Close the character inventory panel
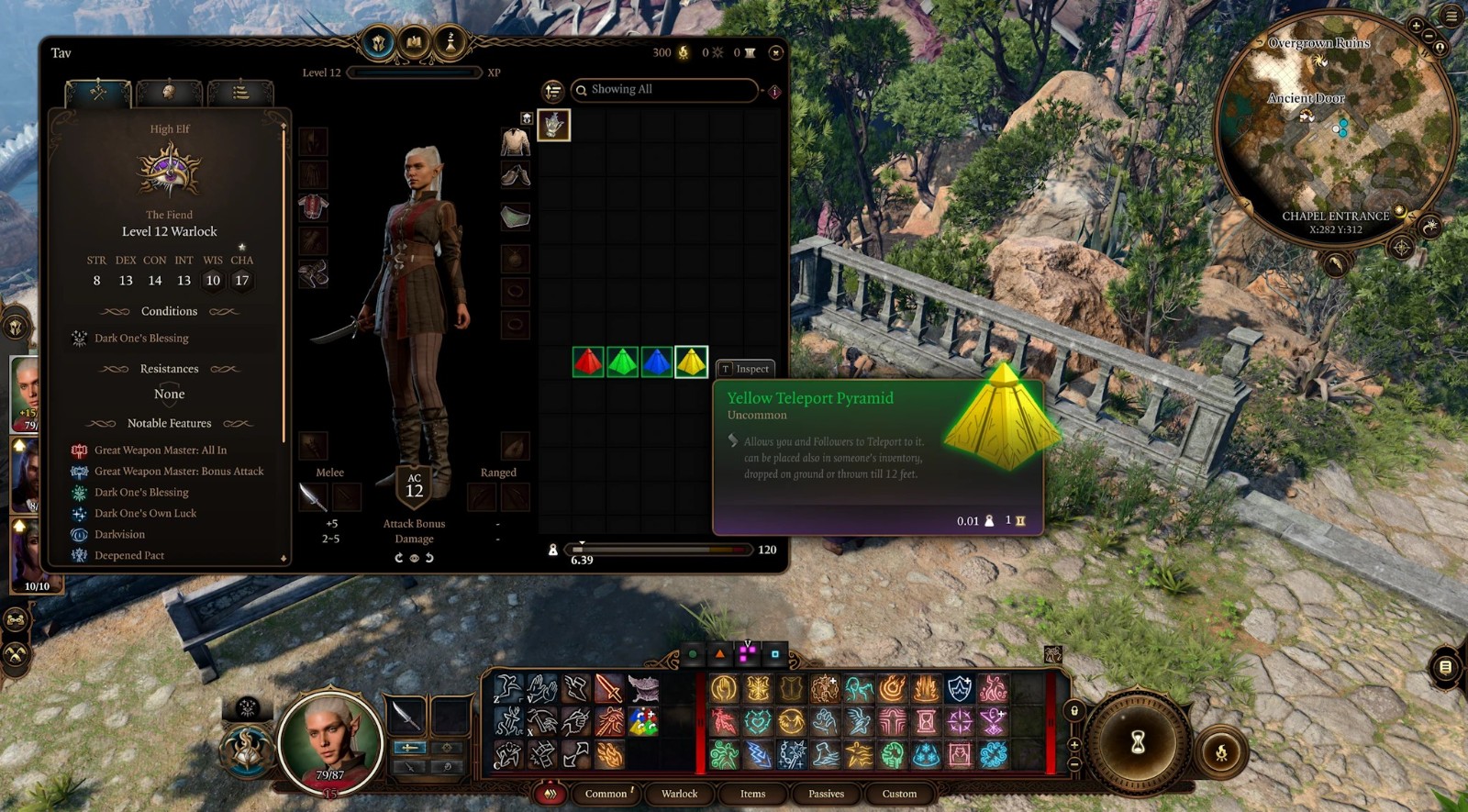The width and height of the screenshot is (1468, 812). click(775, 53)
